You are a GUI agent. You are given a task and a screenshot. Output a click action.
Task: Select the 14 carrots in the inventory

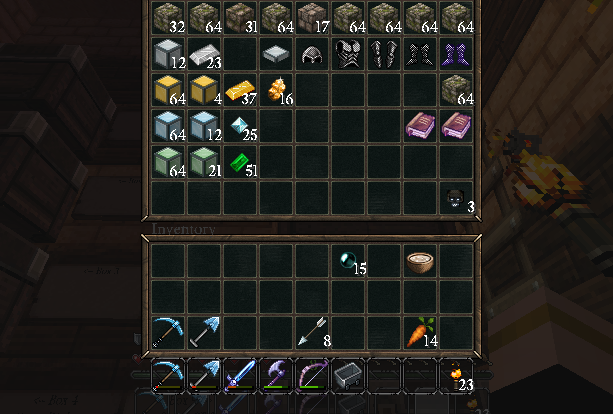tap(420, 332)
